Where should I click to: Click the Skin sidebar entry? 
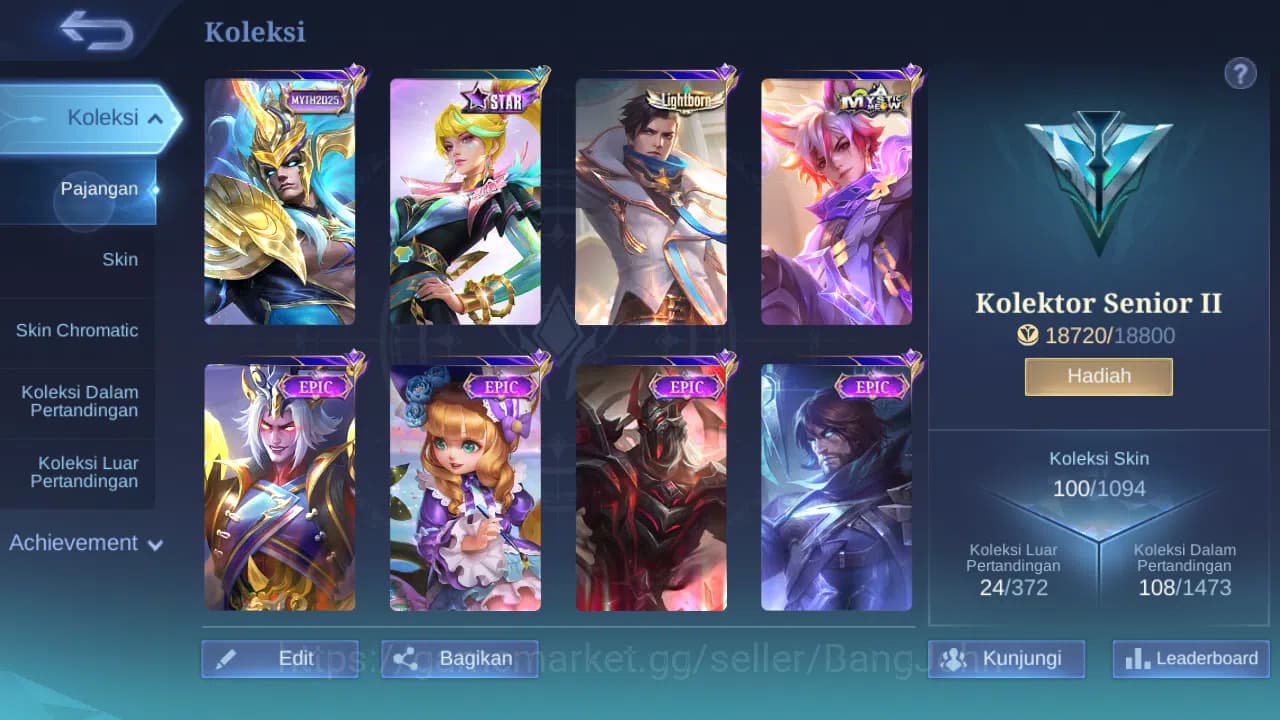click(x=120, y=259)
